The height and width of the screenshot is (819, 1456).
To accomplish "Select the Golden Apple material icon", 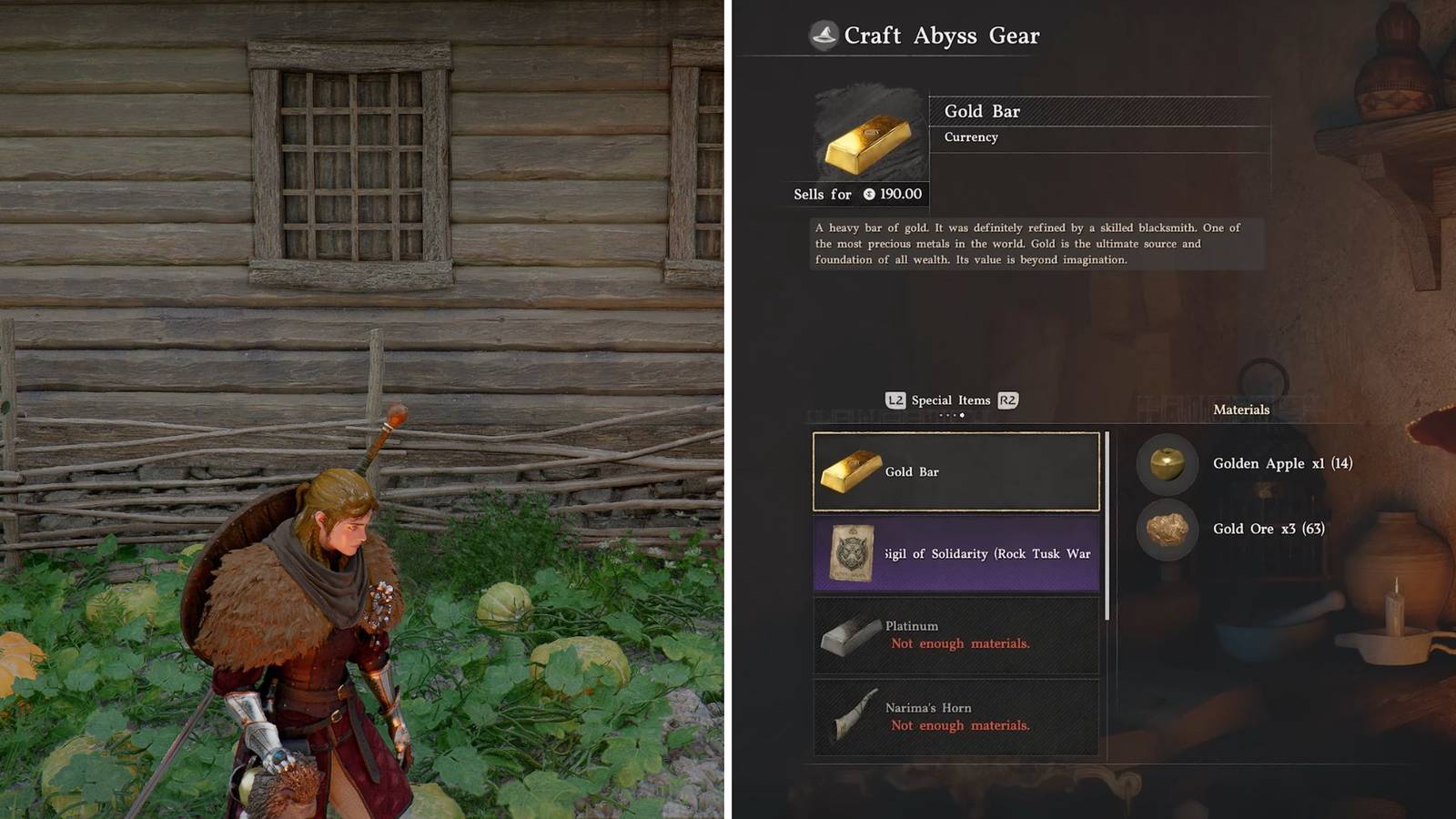I will click(1166, 464).
